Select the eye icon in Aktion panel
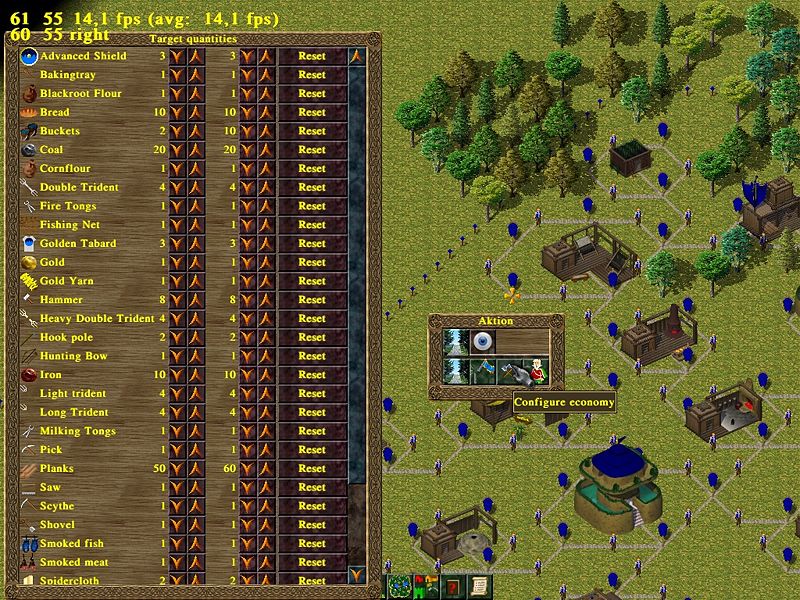 click(x=484, y=342)
